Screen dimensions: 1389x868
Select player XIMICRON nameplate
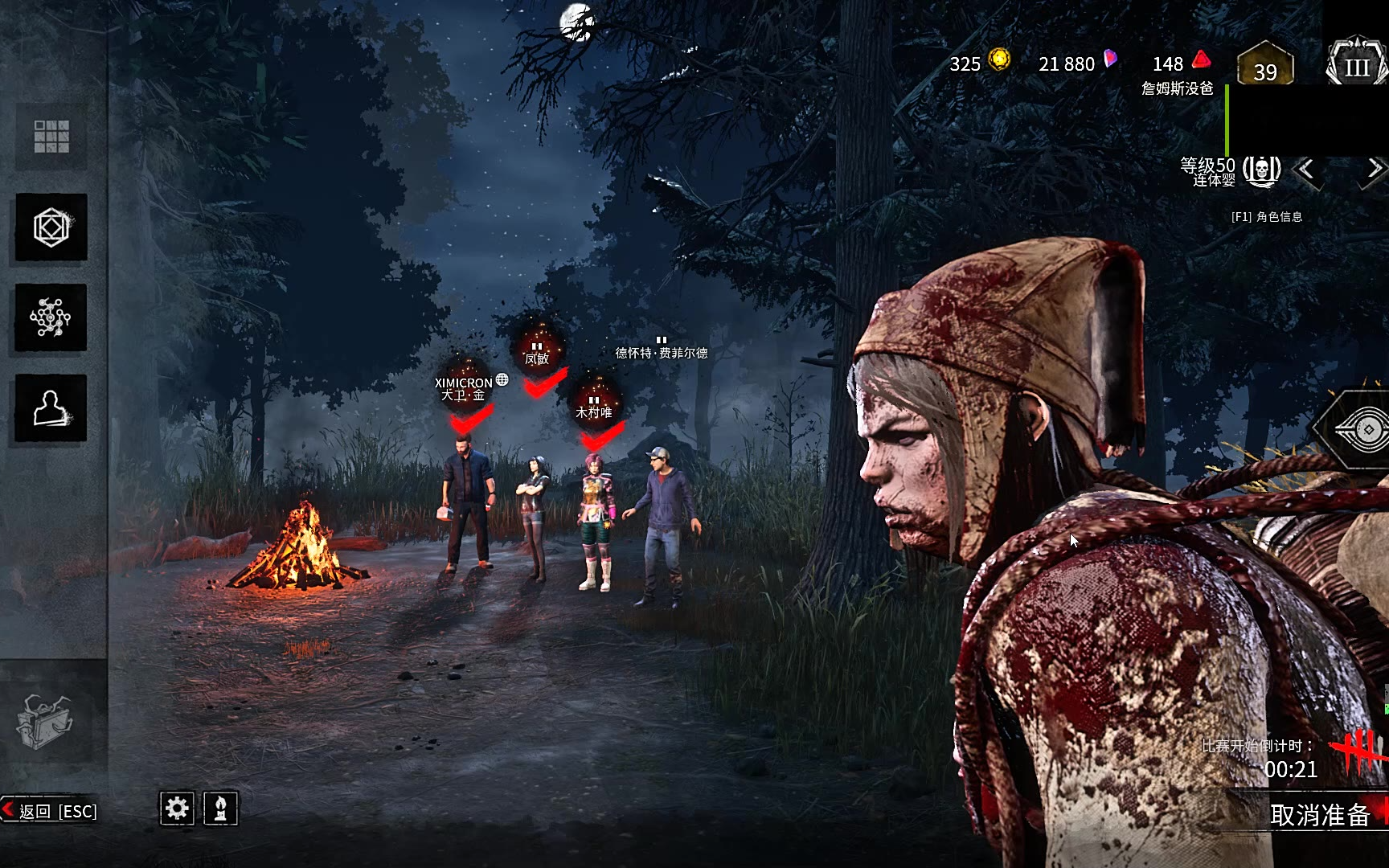pyautogui.click(x=464, y=389)
